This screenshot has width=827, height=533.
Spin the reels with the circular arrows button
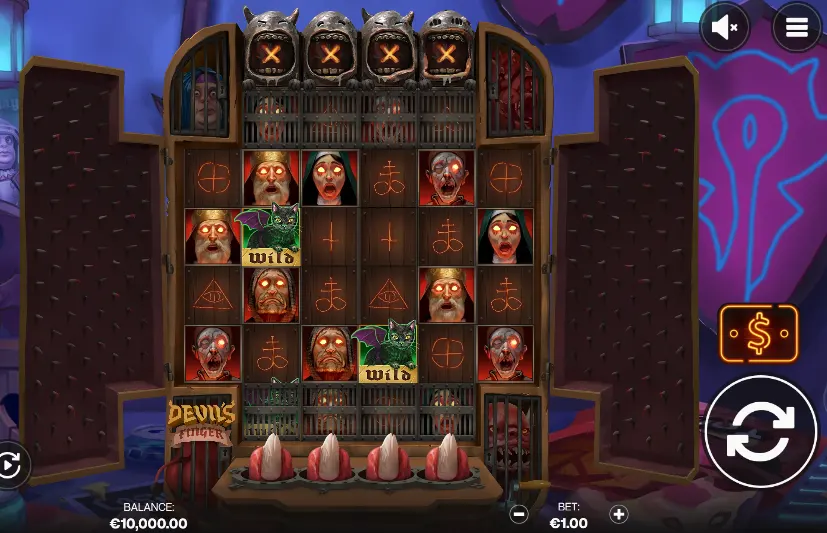point(762,432)
